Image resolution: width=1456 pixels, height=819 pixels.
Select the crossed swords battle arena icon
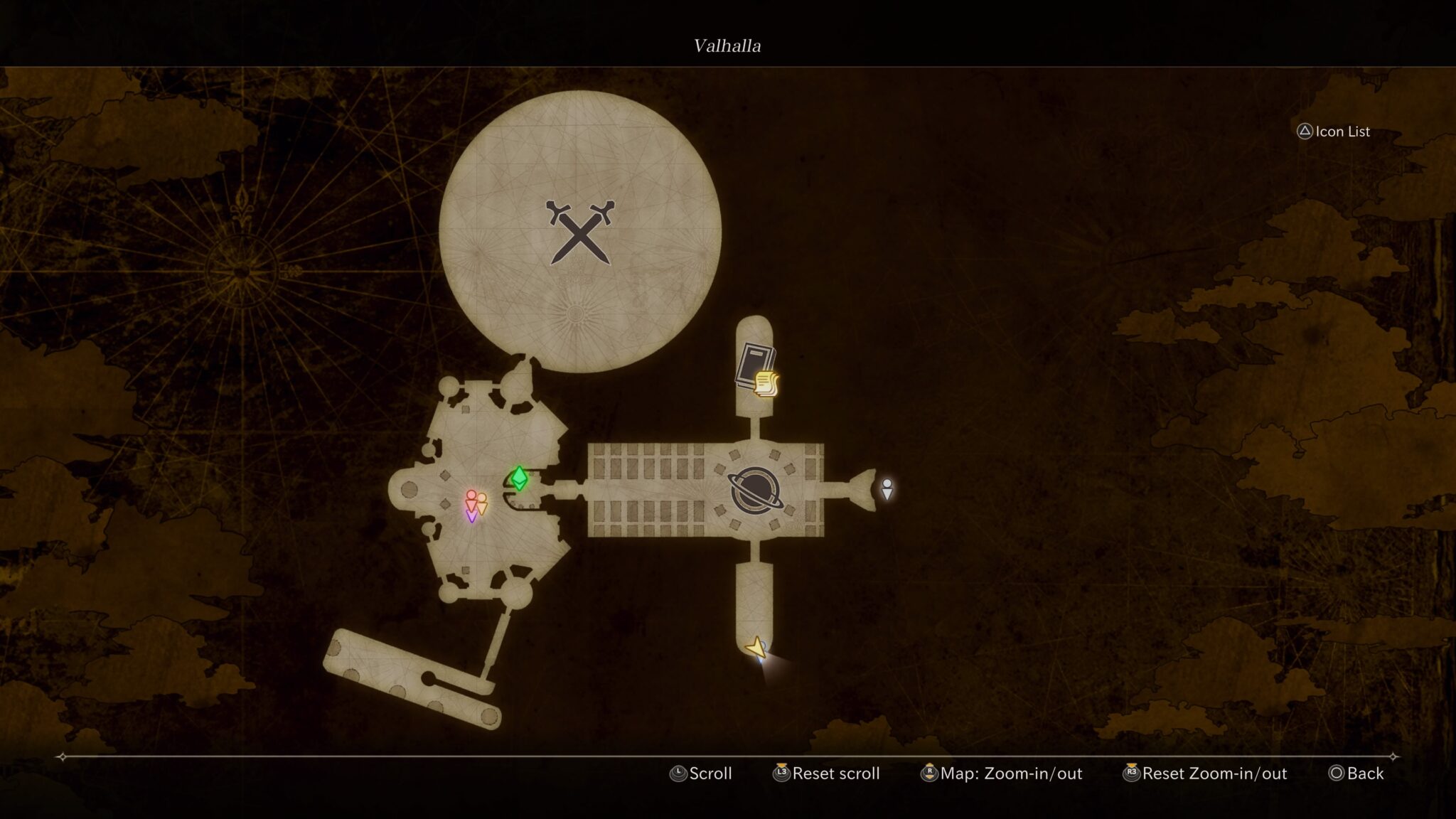(x=581, y=231)
